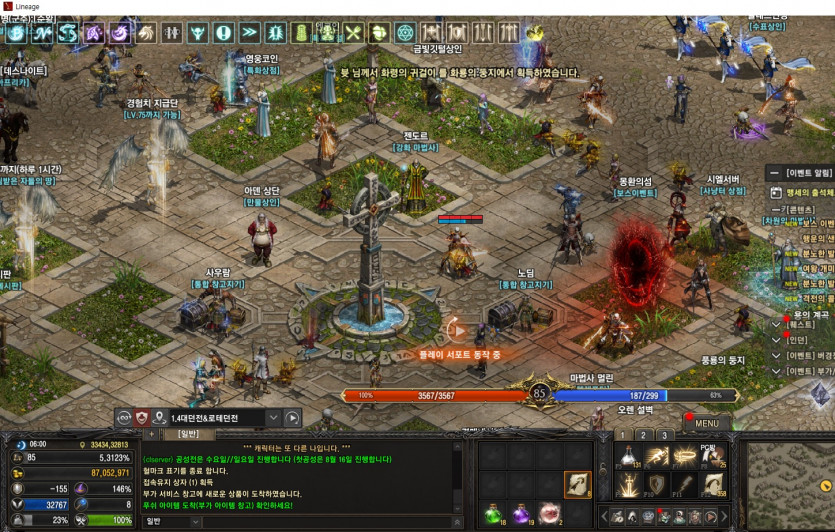Expand the 퀘스트 section

coord(775,325)
